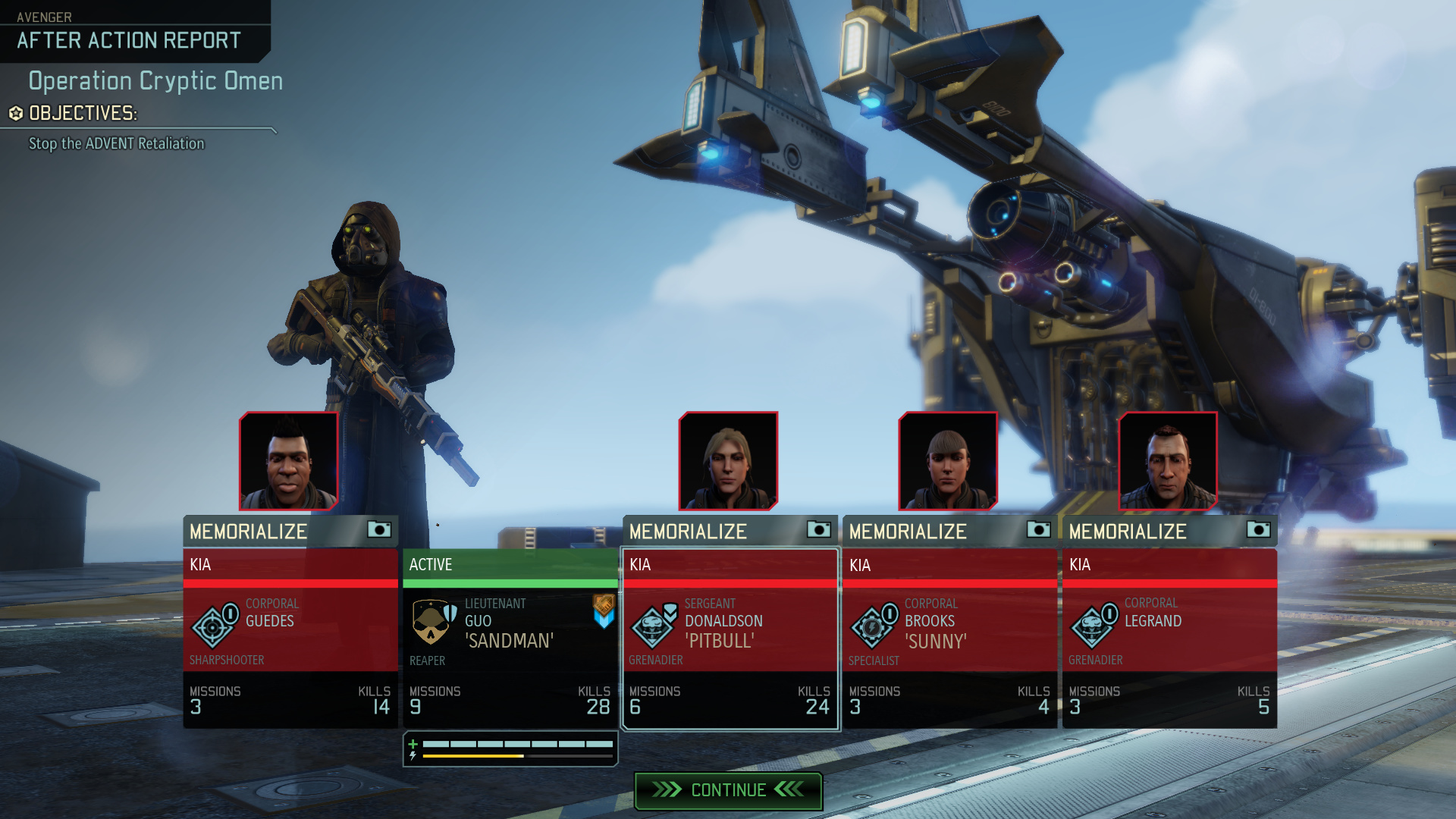Viewport: 1456px width, 819px height.
Task: Click the Brooks portrait thumbnail
Action: click(x=948, y=461)
